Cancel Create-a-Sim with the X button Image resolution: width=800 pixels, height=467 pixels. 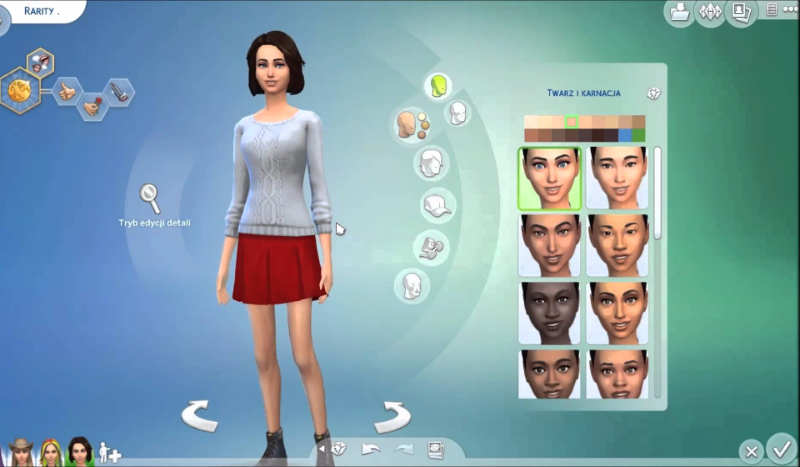pyautogui.click(x=752, y=451)
